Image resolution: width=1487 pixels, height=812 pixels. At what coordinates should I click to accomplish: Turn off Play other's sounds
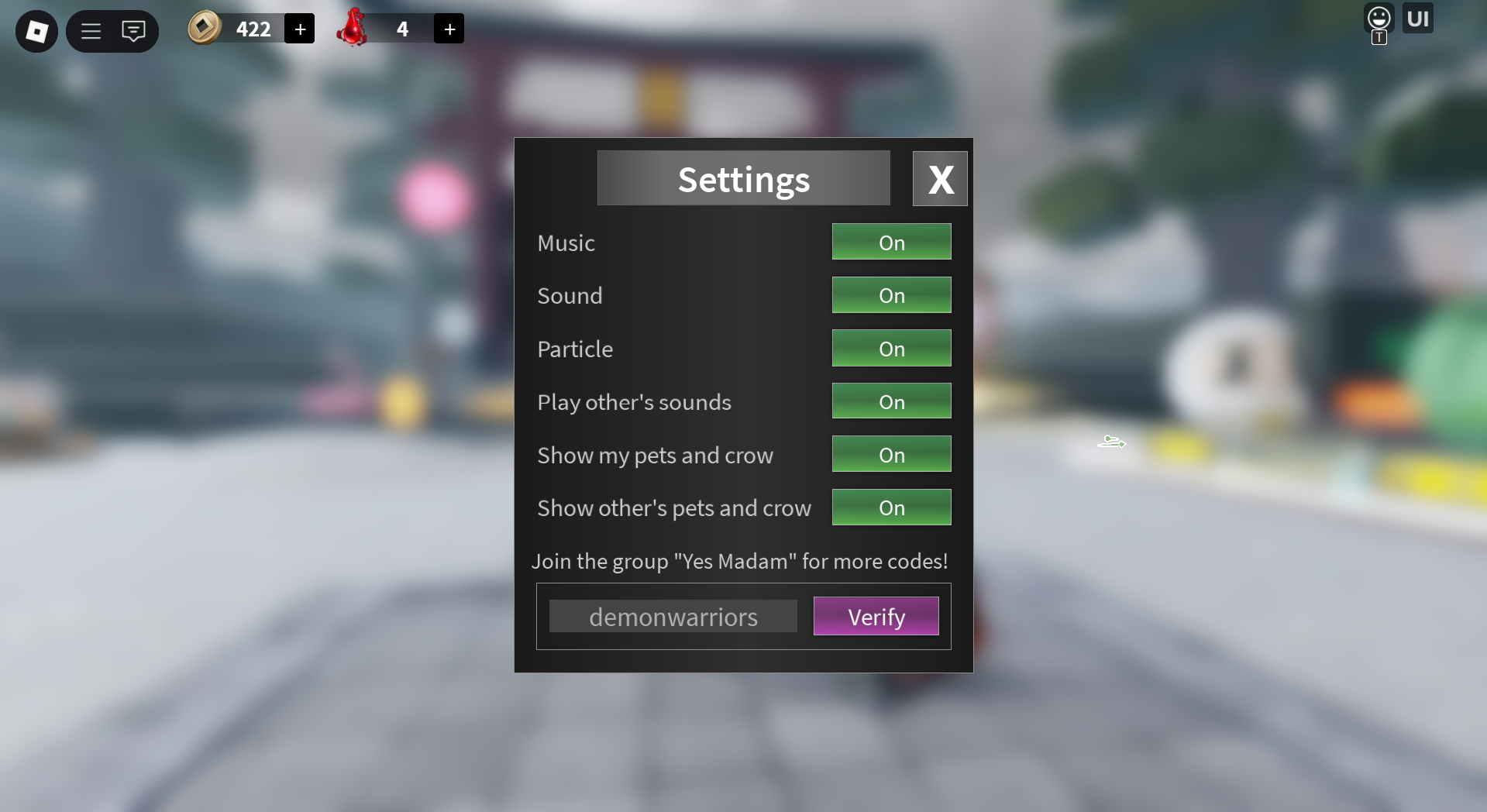click(x=891, y=401)
